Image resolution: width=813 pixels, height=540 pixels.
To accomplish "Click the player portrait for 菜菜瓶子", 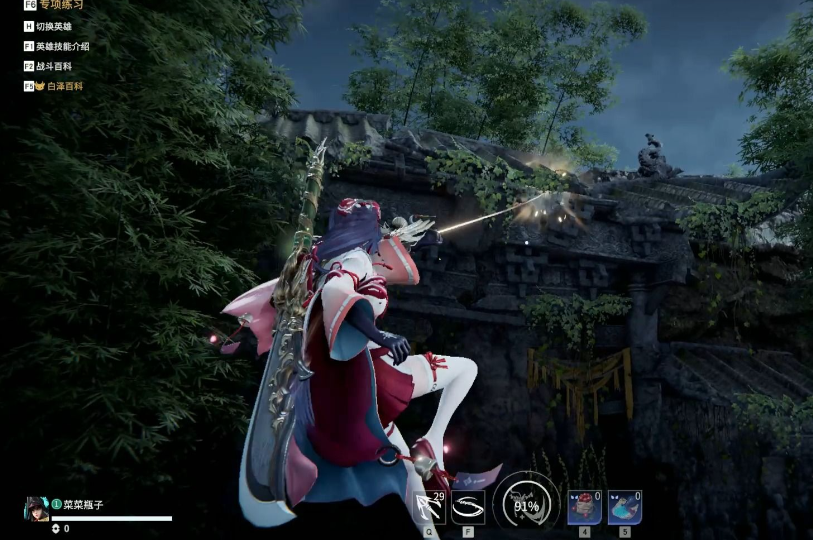I will 36,508.
